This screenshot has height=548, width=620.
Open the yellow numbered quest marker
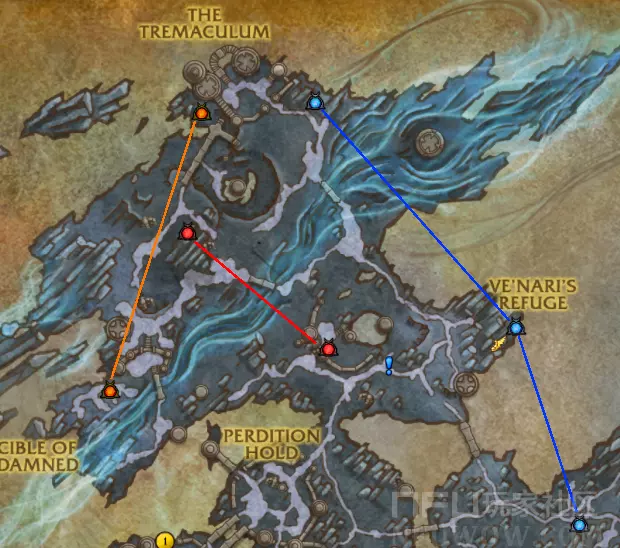click(x=164, y=541)
